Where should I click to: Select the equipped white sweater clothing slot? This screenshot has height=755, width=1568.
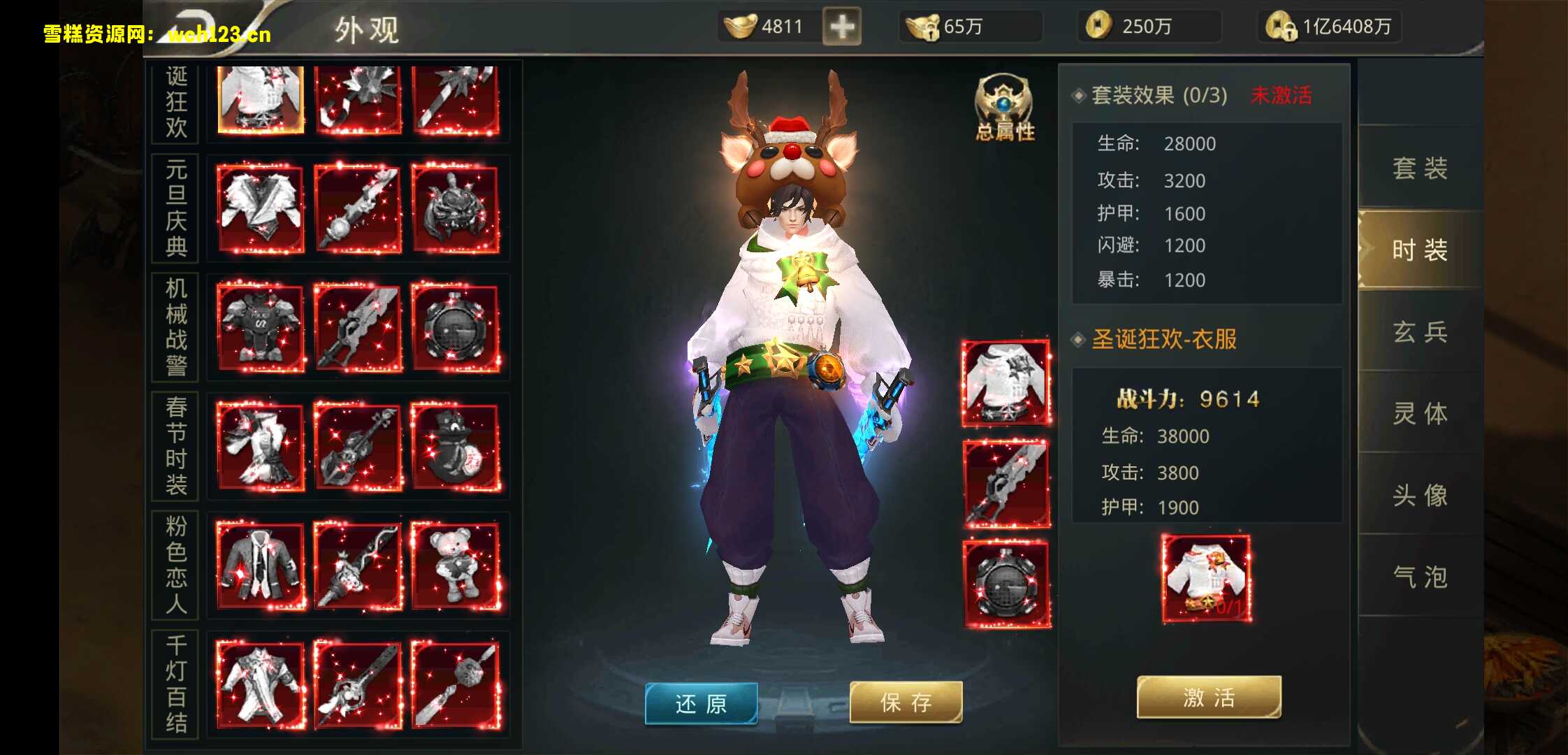1006,383
